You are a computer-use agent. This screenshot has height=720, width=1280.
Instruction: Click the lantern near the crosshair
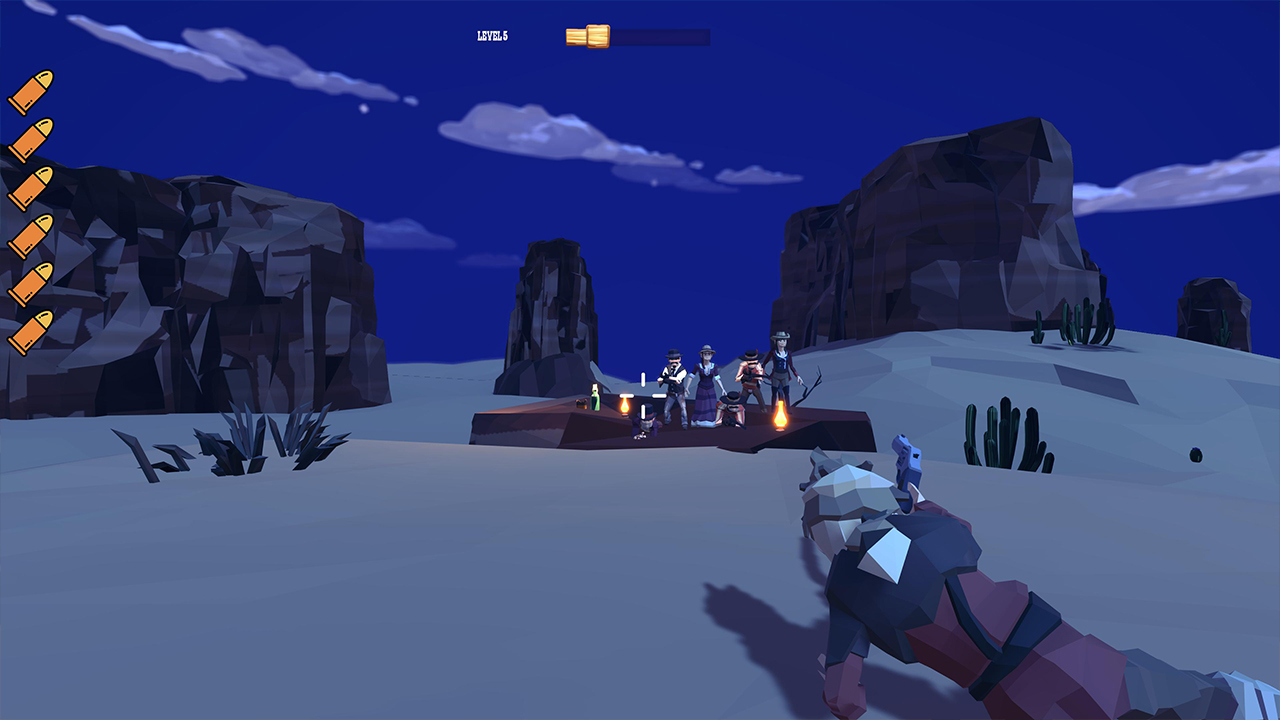(x=625, y=407)
